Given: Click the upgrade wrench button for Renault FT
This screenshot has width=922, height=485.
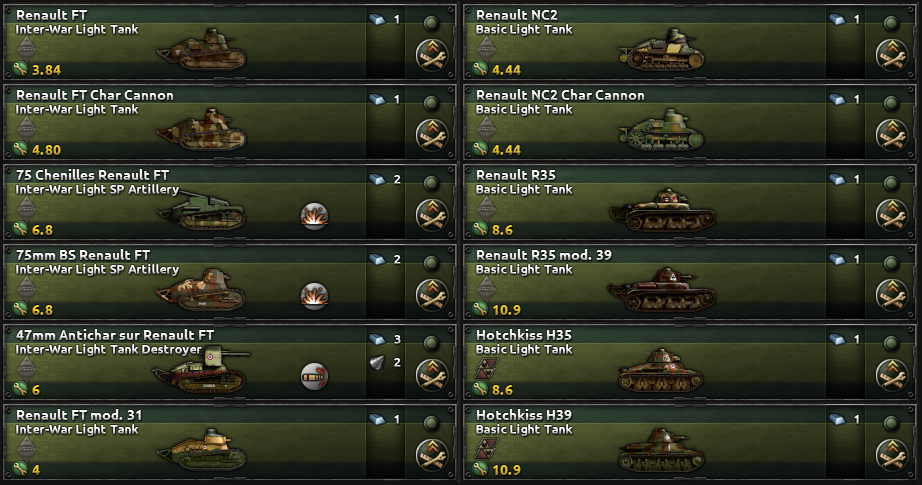Looking at the screenshot, I should click(x=431, y=55).
